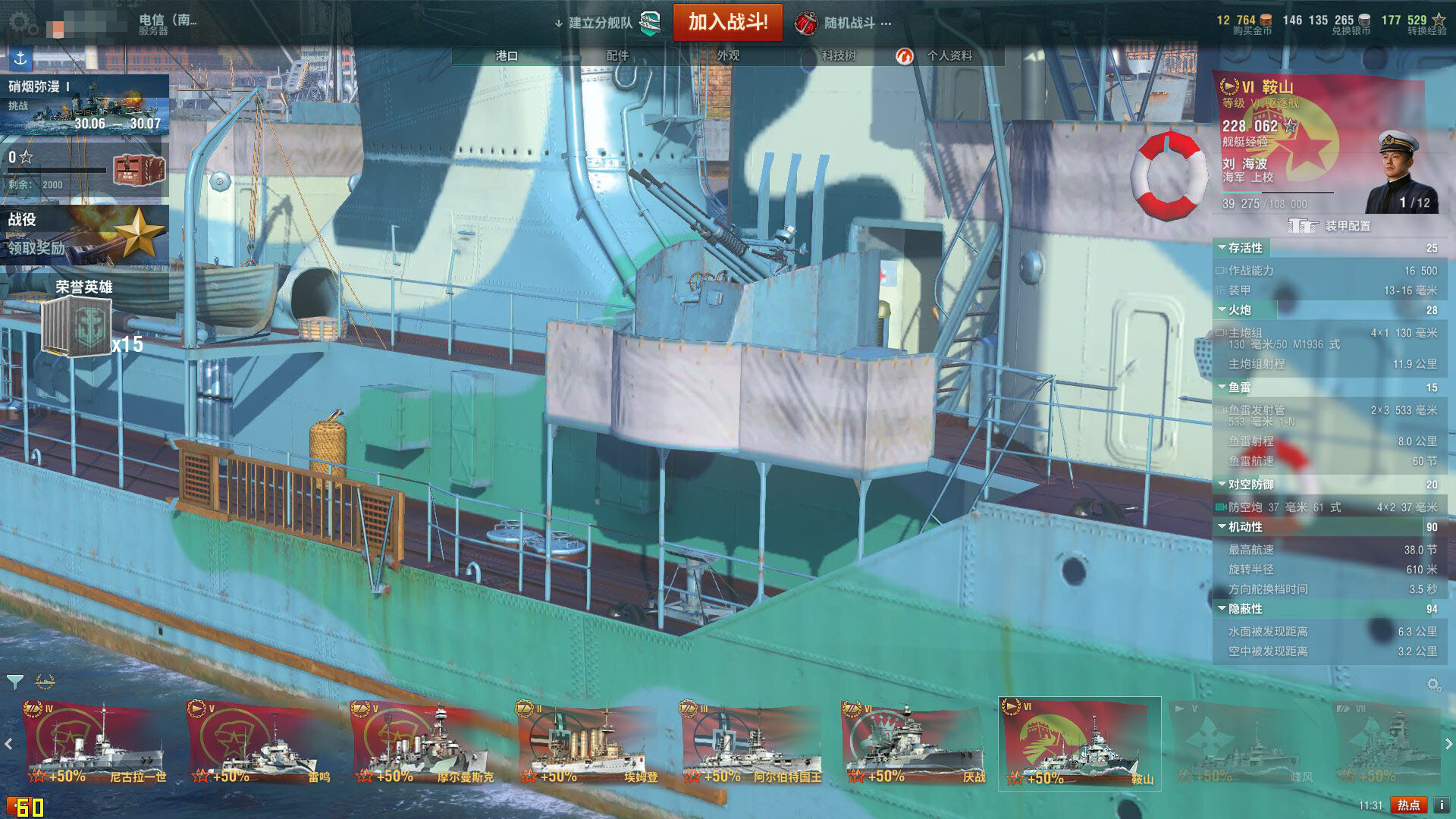Select the 厌战 ship in carousel
Image resolution: width=1456 pixels, height=819 pixels.
(914, 745)
